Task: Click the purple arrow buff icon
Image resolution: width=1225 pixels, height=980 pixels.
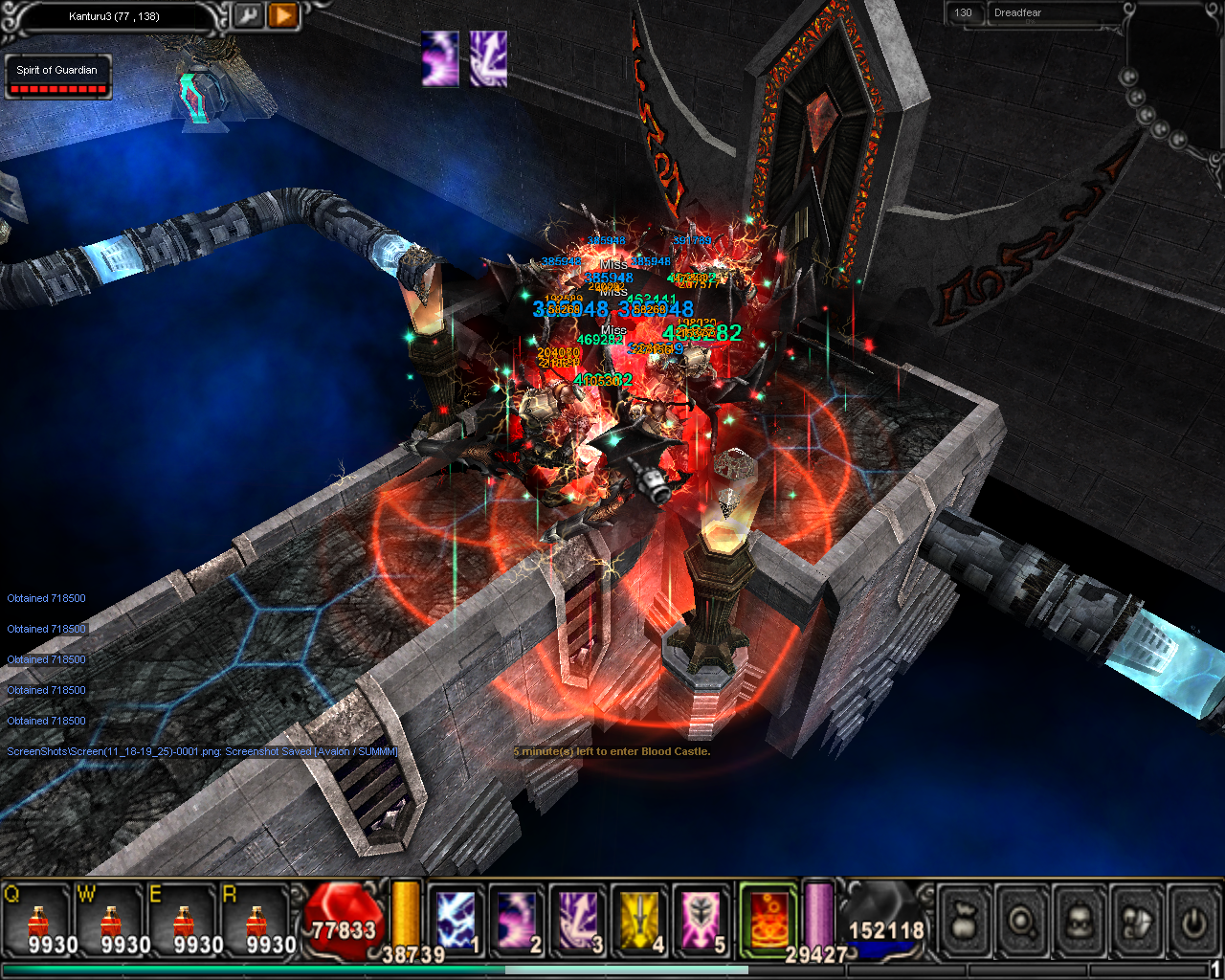Action: 488,58
